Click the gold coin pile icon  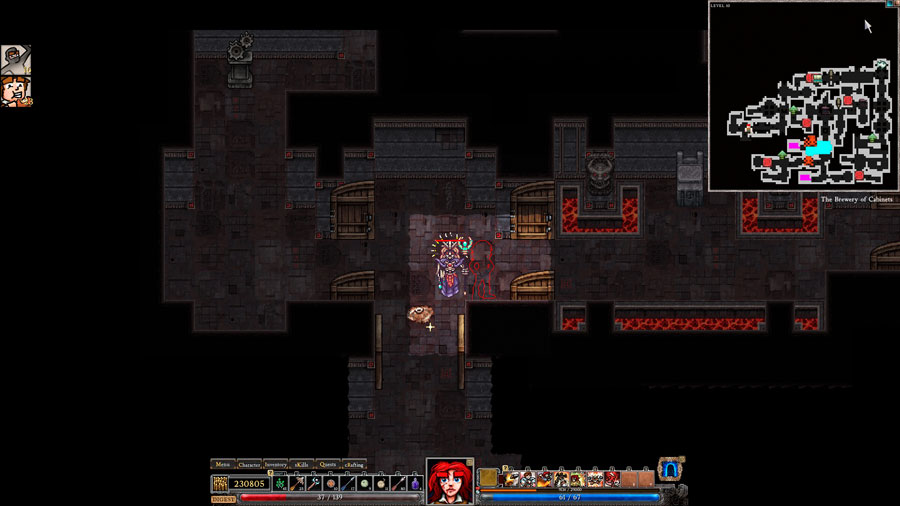[x=220, y=483]
